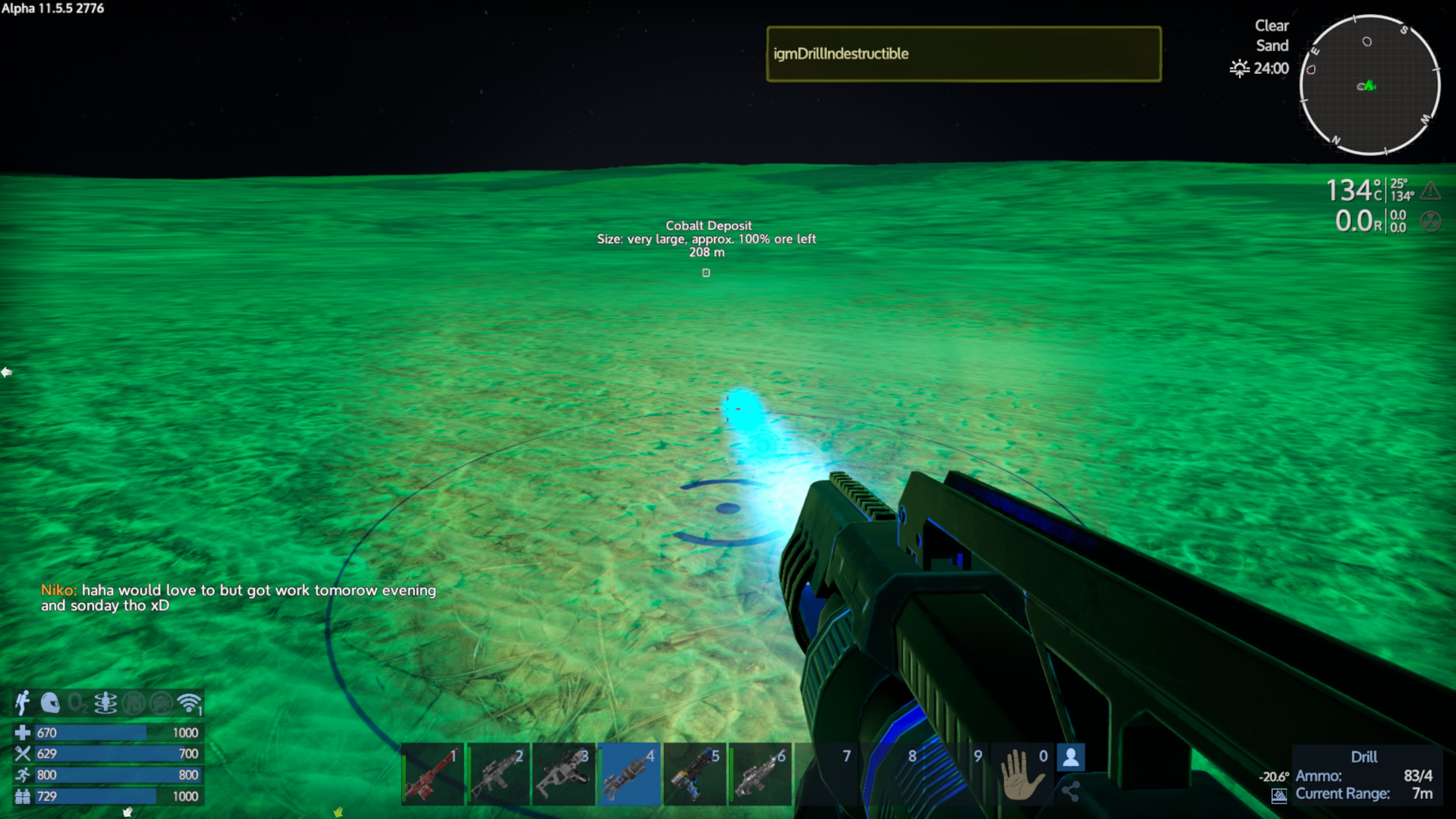This screenshot has width=1456, height=819.
Task: Equip the blue multitool in slot 5
Action: coord(695,774)
